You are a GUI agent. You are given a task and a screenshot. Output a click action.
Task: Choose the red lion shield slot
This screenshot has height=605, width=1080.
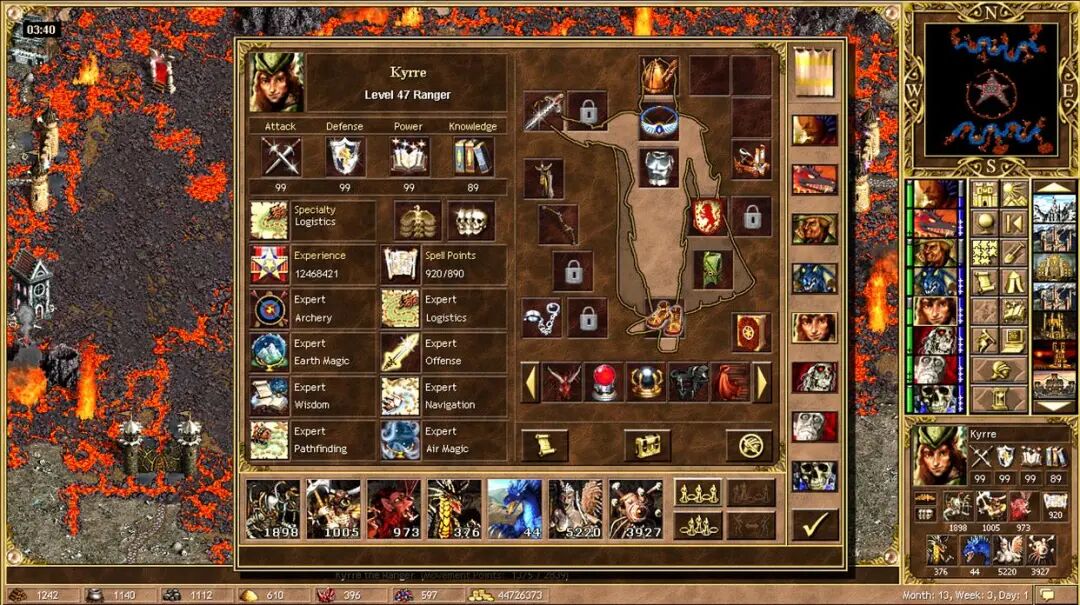point(706,216)
